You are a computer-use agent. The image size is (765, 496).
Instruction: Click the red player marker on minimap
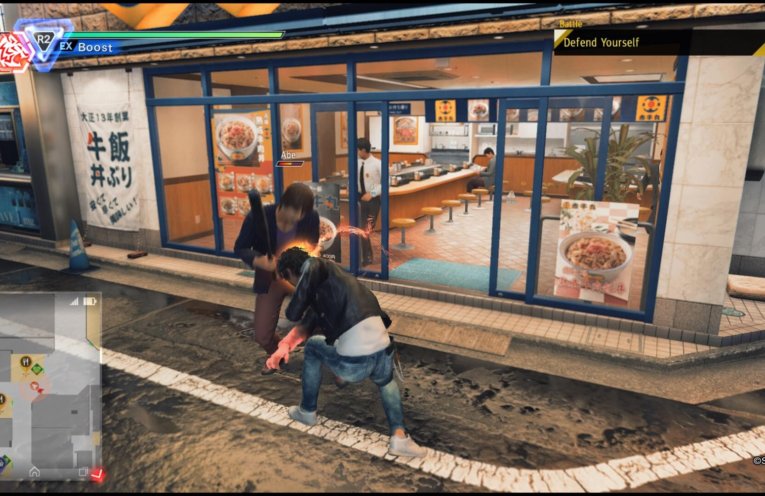click(x=36, y=387)
